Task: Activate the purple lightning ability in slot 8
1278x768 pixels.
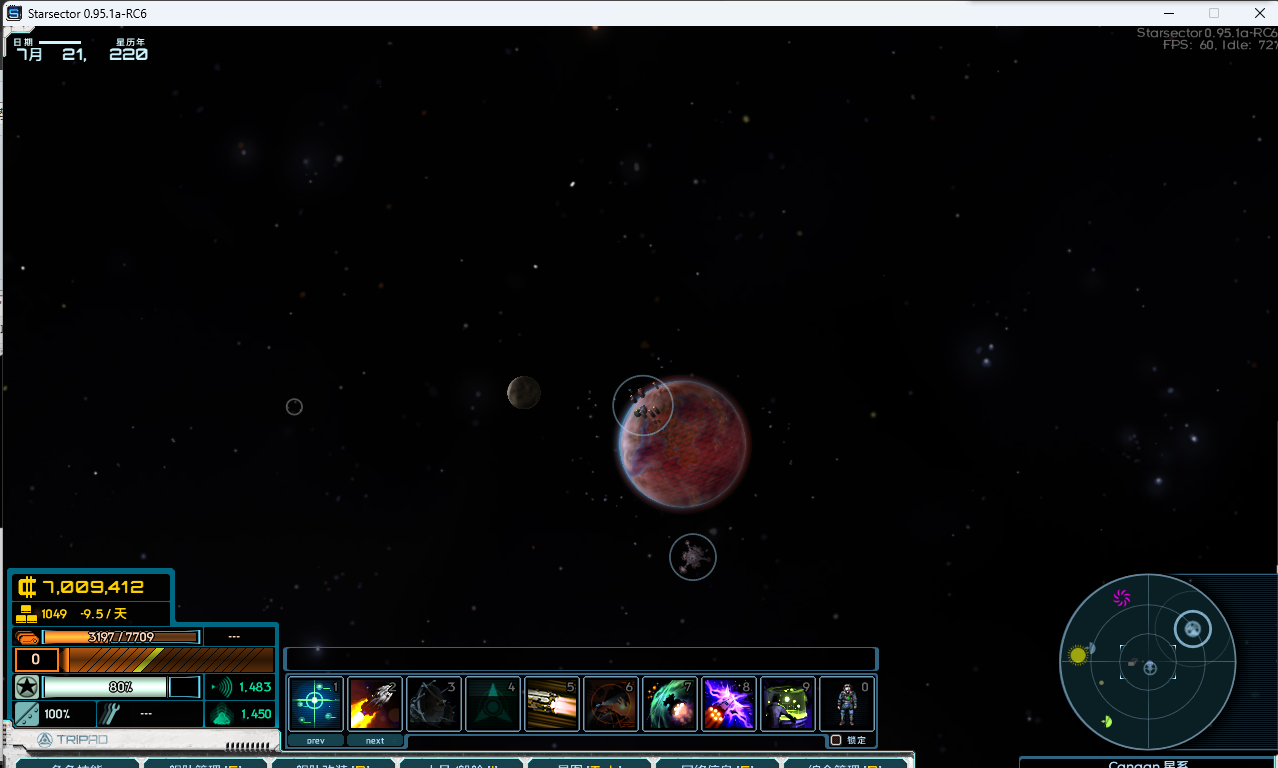Action: (729, 704)
